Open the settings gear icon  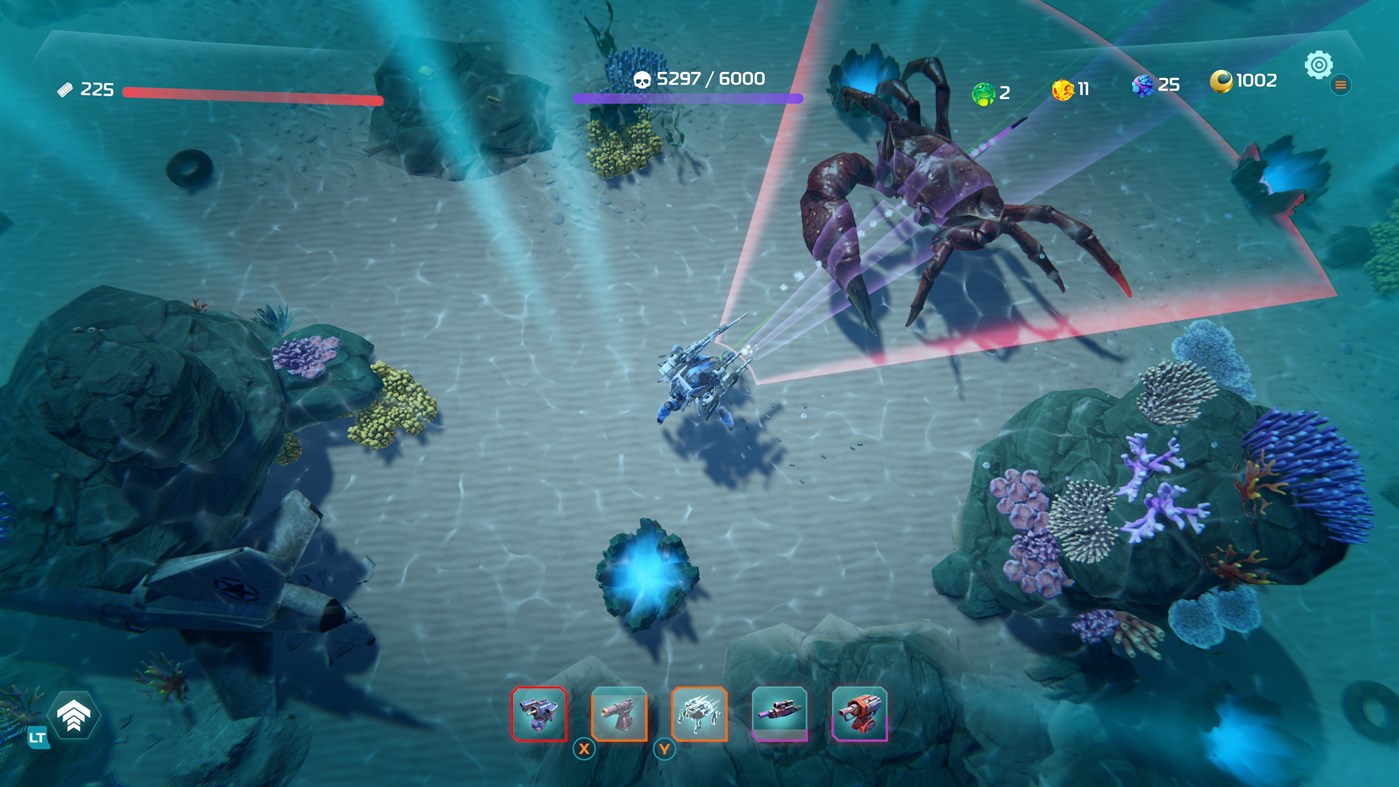pos(1317,63)
